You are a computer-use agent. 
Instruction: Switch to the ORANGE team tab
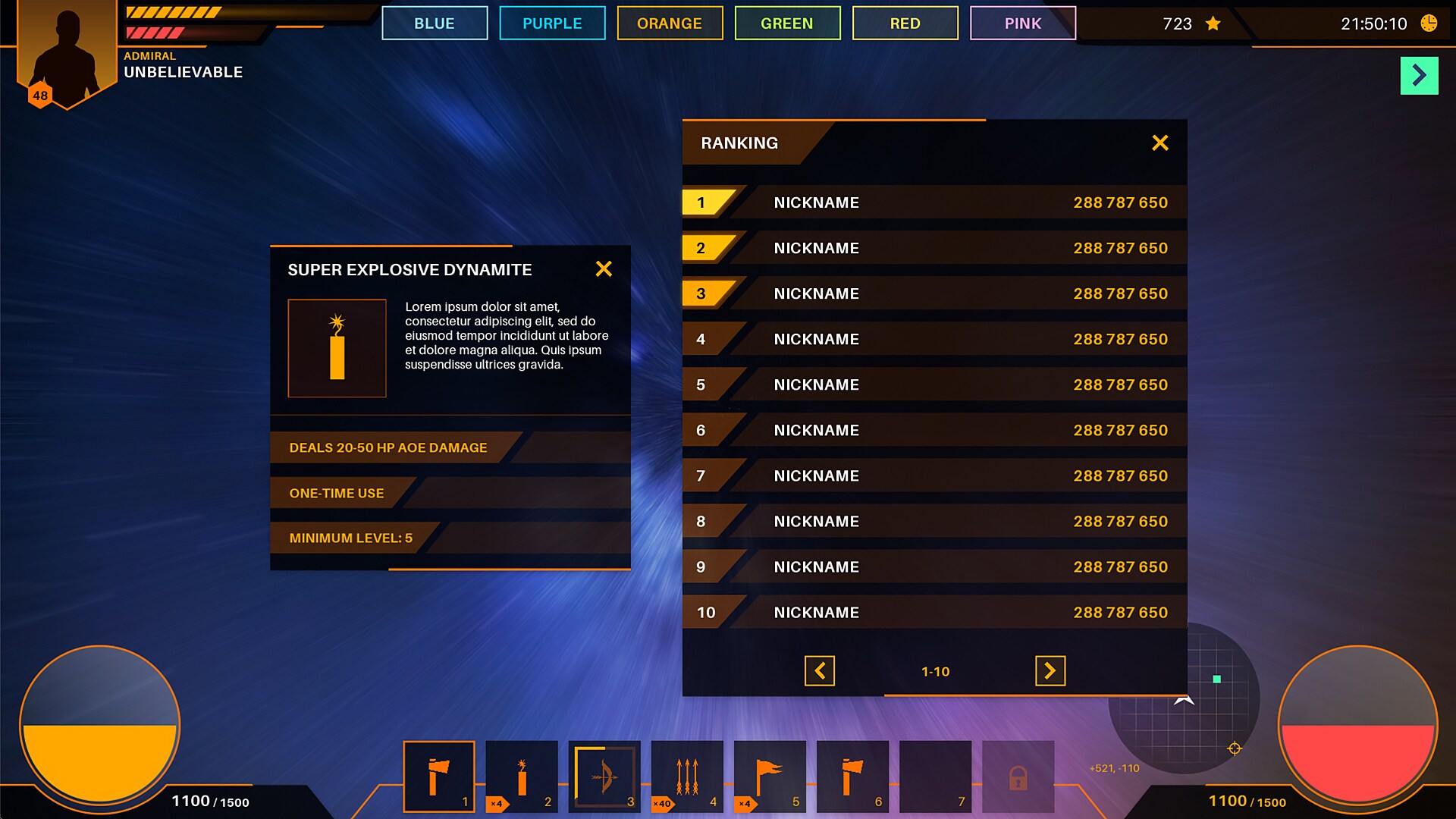click(670, 23)
